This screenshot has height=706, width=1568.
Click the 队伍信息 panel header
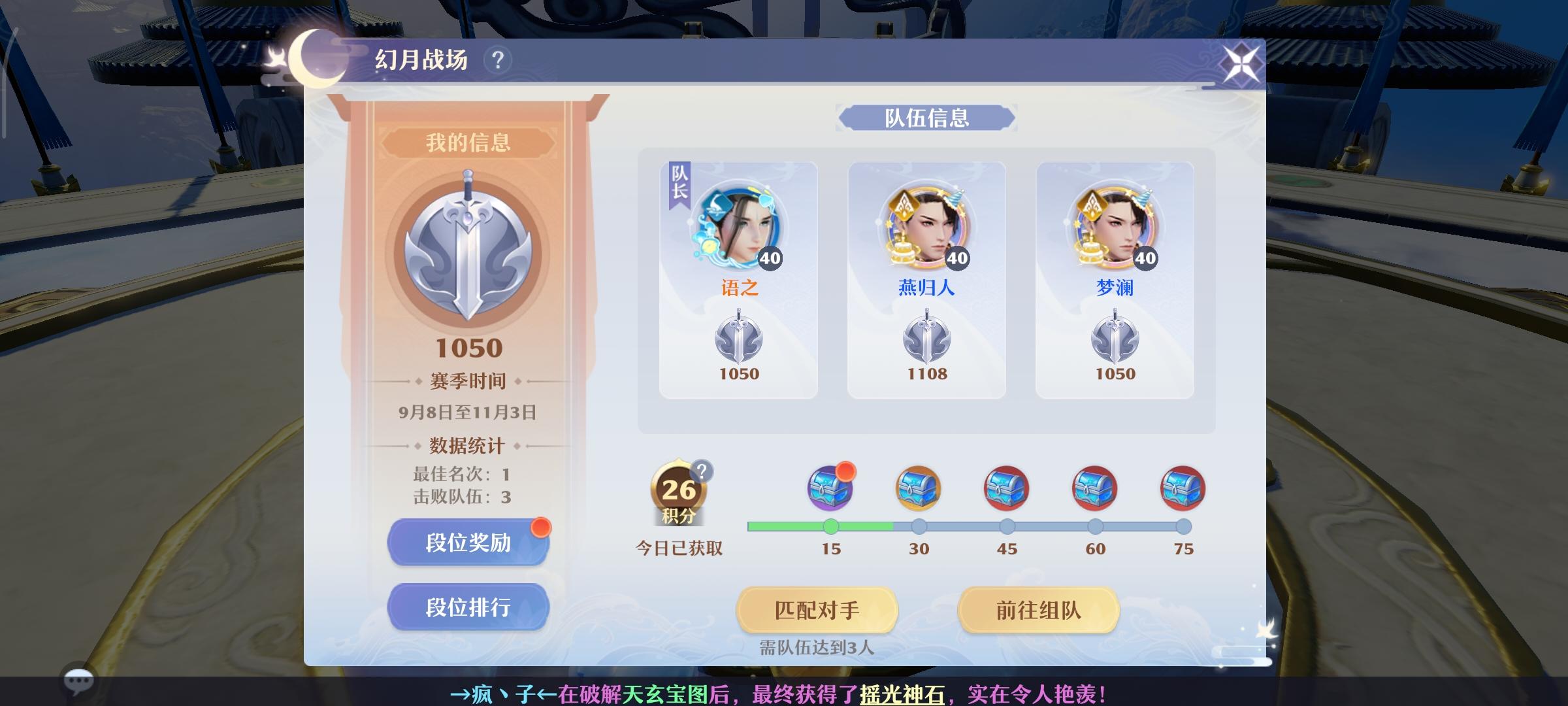point(926,118)
